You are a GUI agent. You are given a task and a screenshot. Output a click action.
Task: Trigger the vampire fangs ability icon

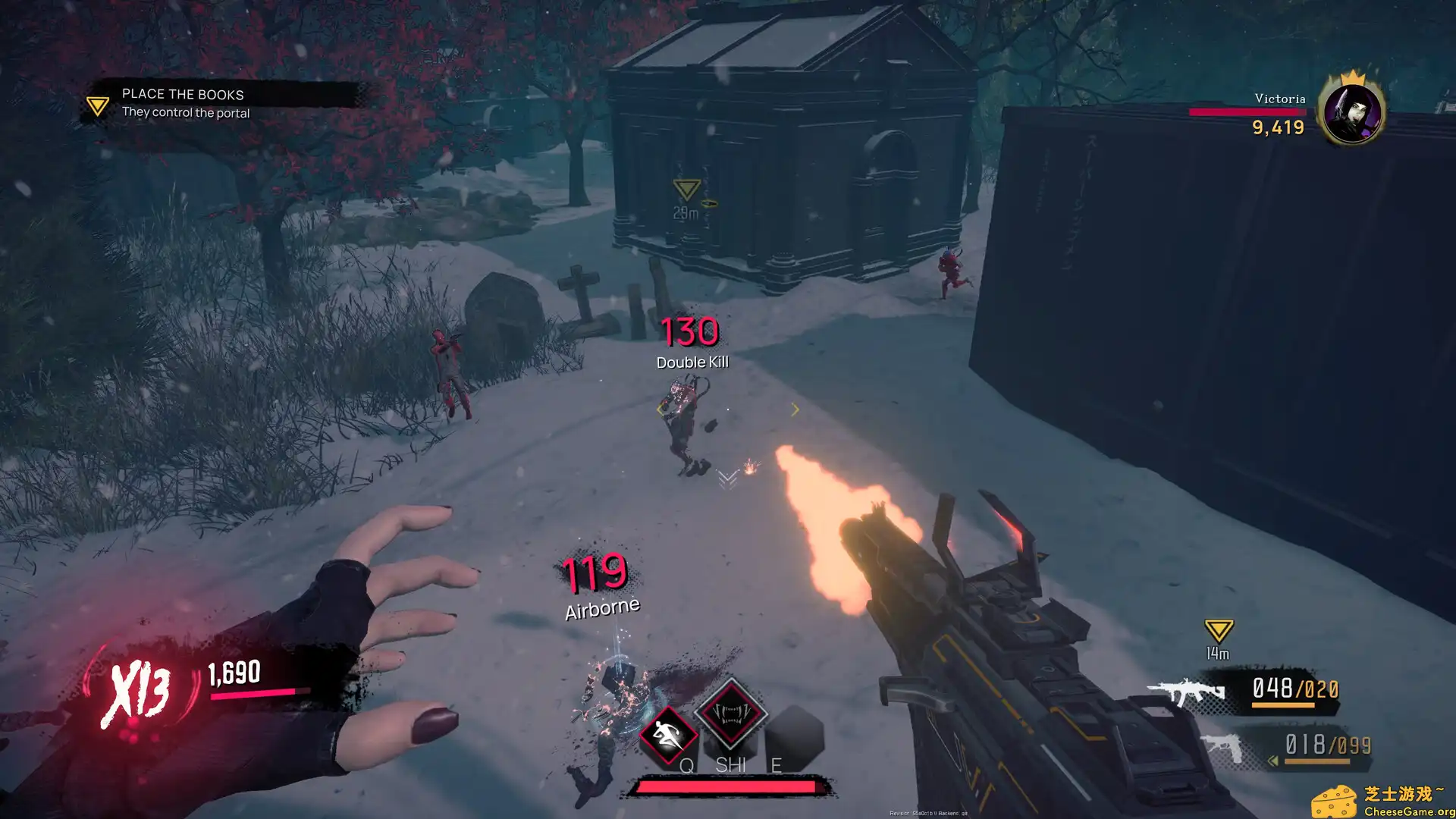pos(730,713)
